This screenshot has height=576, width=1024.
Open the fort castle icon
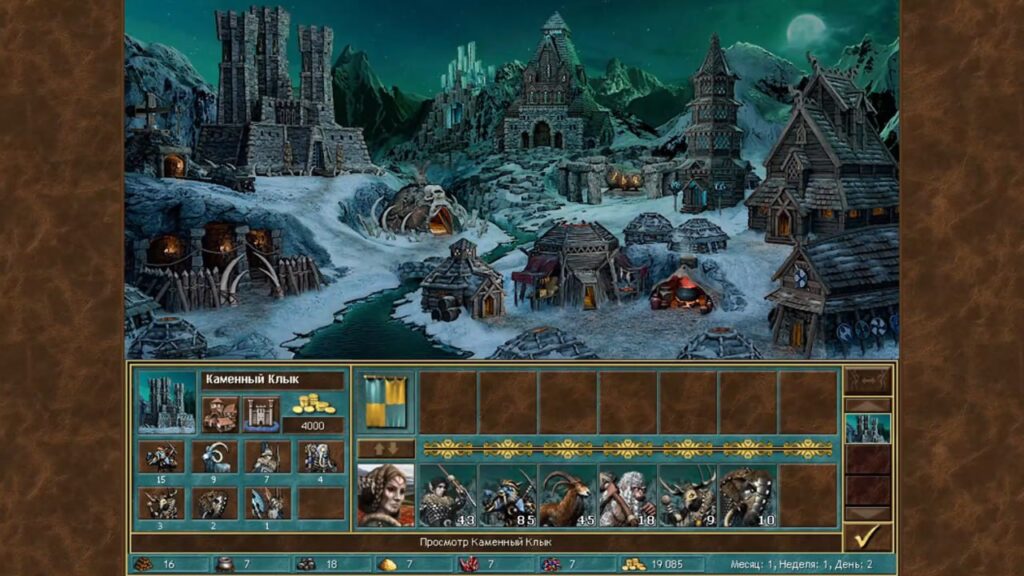click(x=260, y=412)
